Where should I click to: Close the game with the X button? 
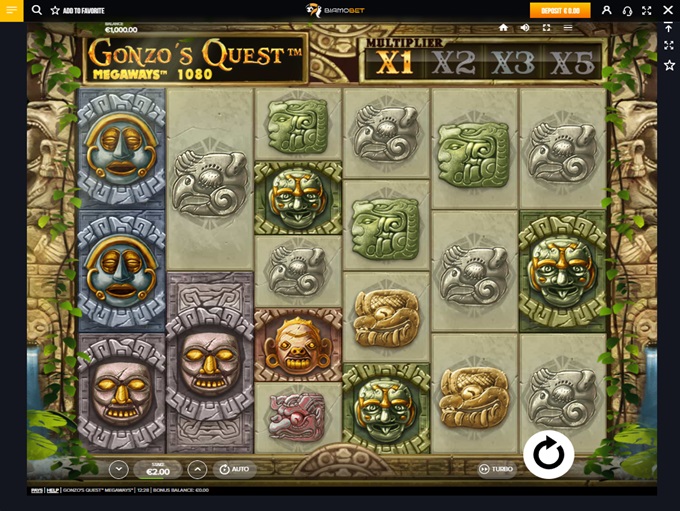(668, 10)
